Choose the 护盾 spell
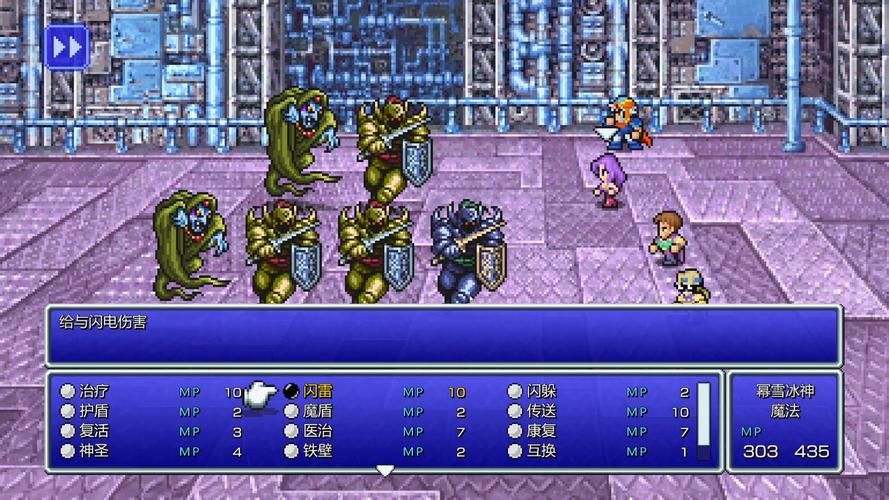Image resolution: width=889 pixels, height=500 pixels. click(94, 411)
